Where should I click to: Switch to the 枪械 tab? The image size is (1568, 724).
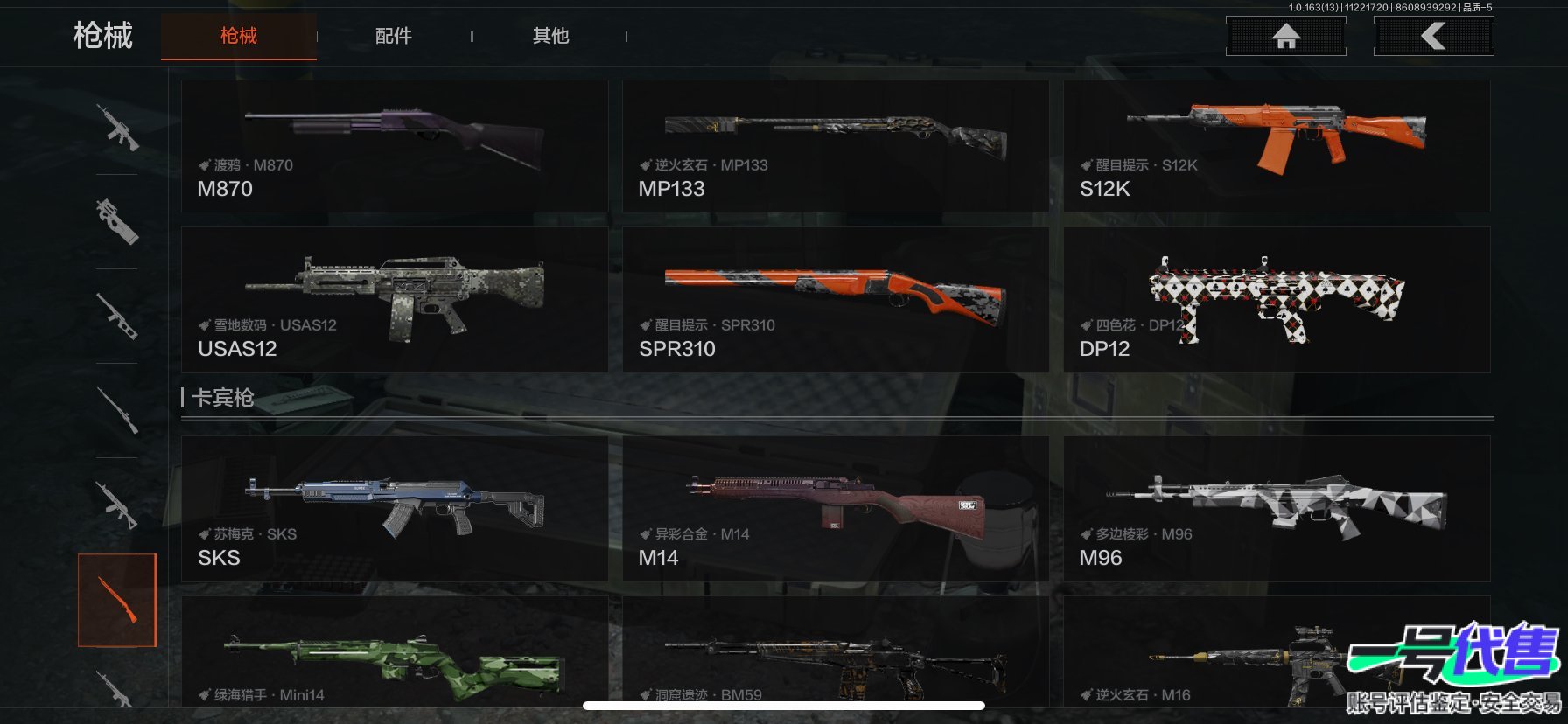click(238, 36)
